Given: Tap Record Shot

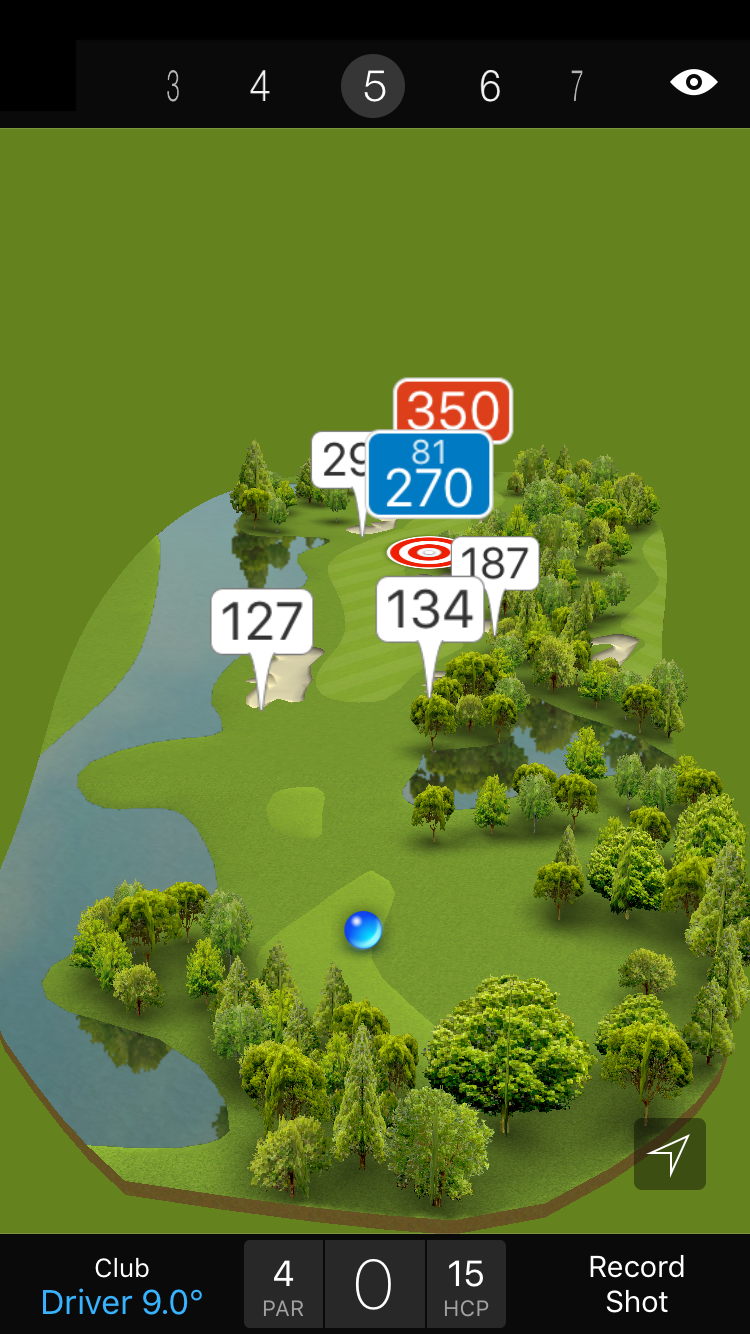Looking at the screenshot, I should click(636, 1284).
